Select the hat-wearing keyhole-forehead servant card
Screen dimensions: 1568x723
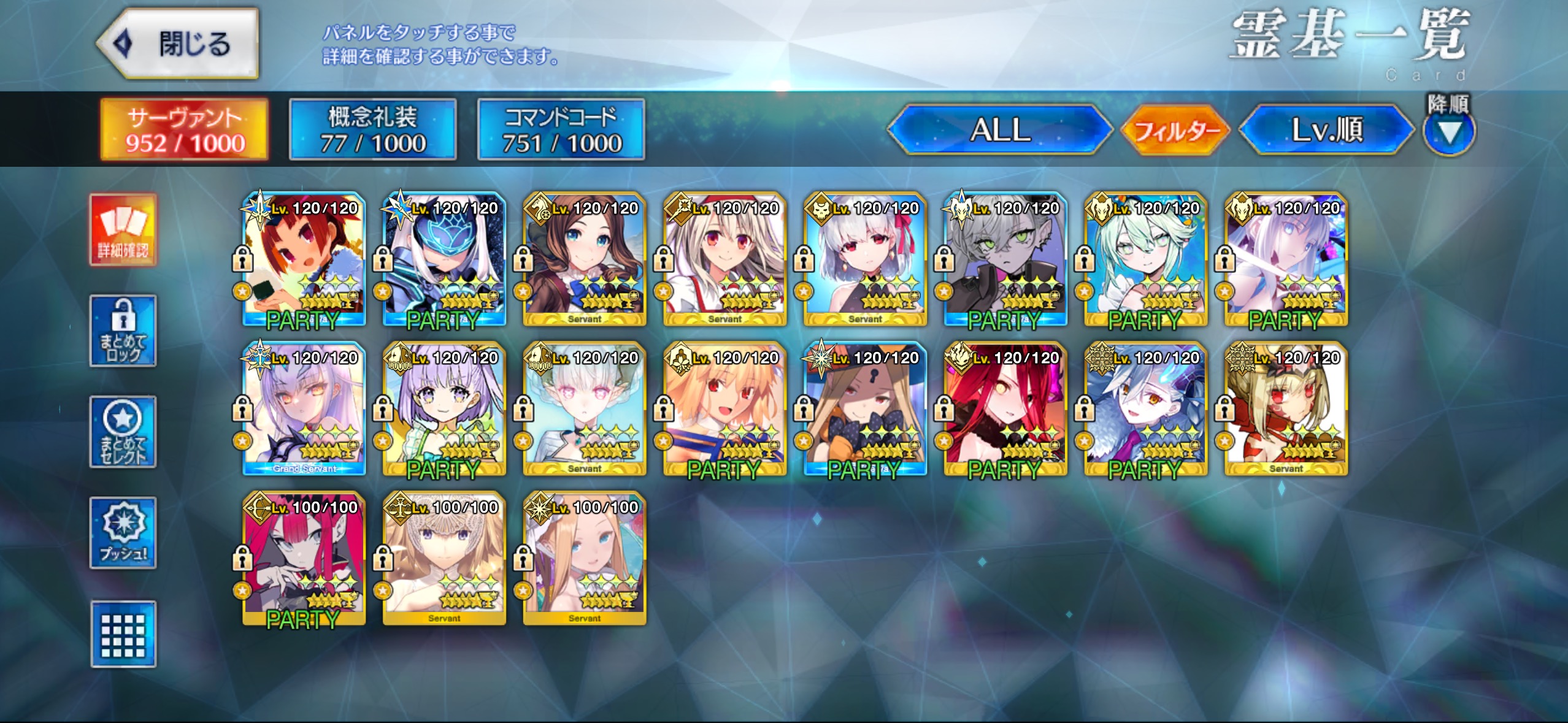click(865, 408)
